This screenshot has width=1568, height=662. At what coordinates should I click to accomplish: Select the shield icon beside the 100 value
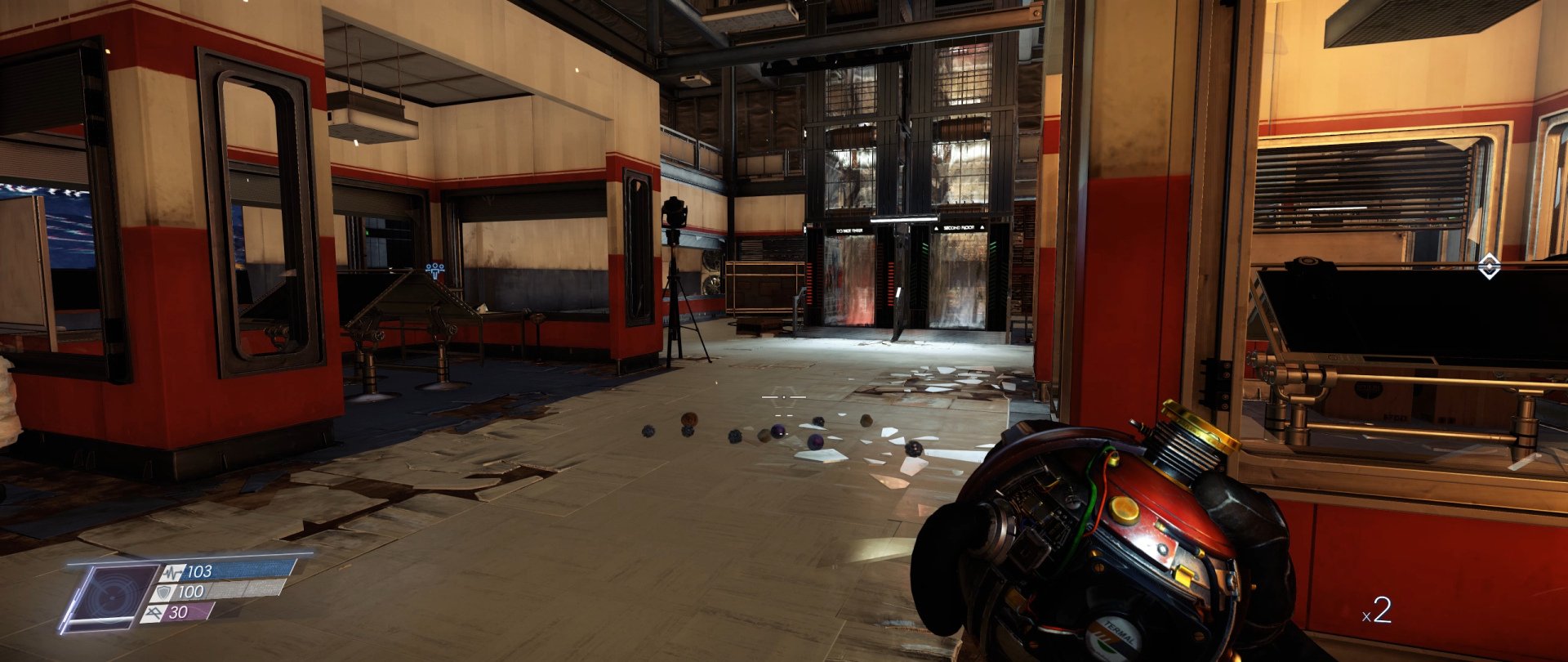(x=163, y=593)
